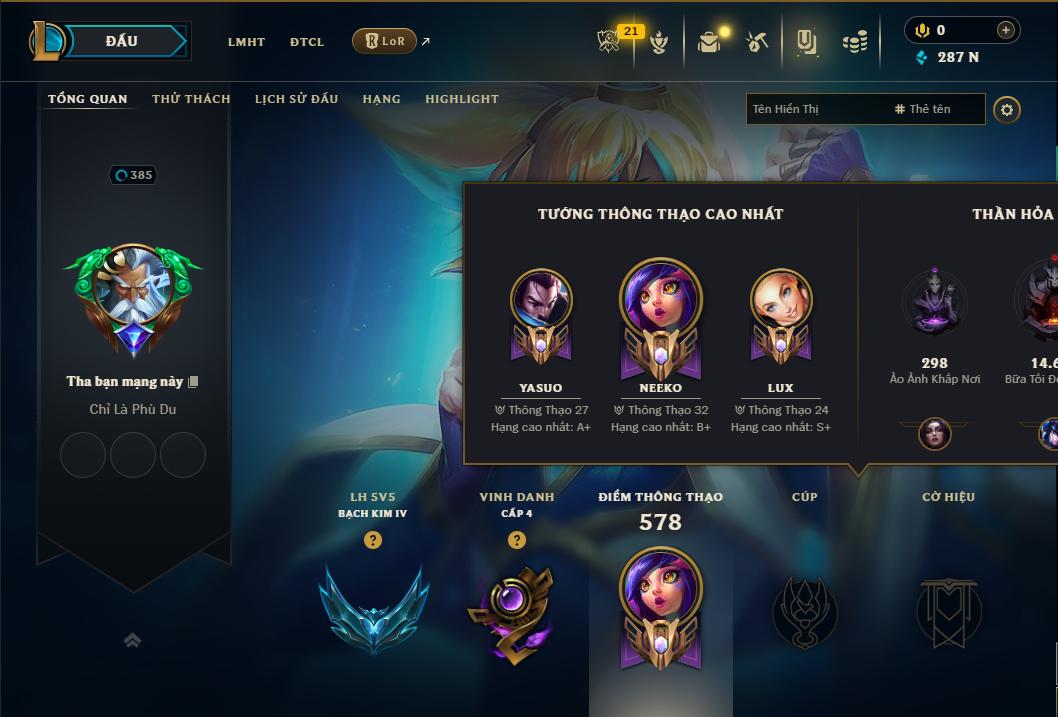Open the LMHT section
This screenshot has height=717, width=1058.
246,42
